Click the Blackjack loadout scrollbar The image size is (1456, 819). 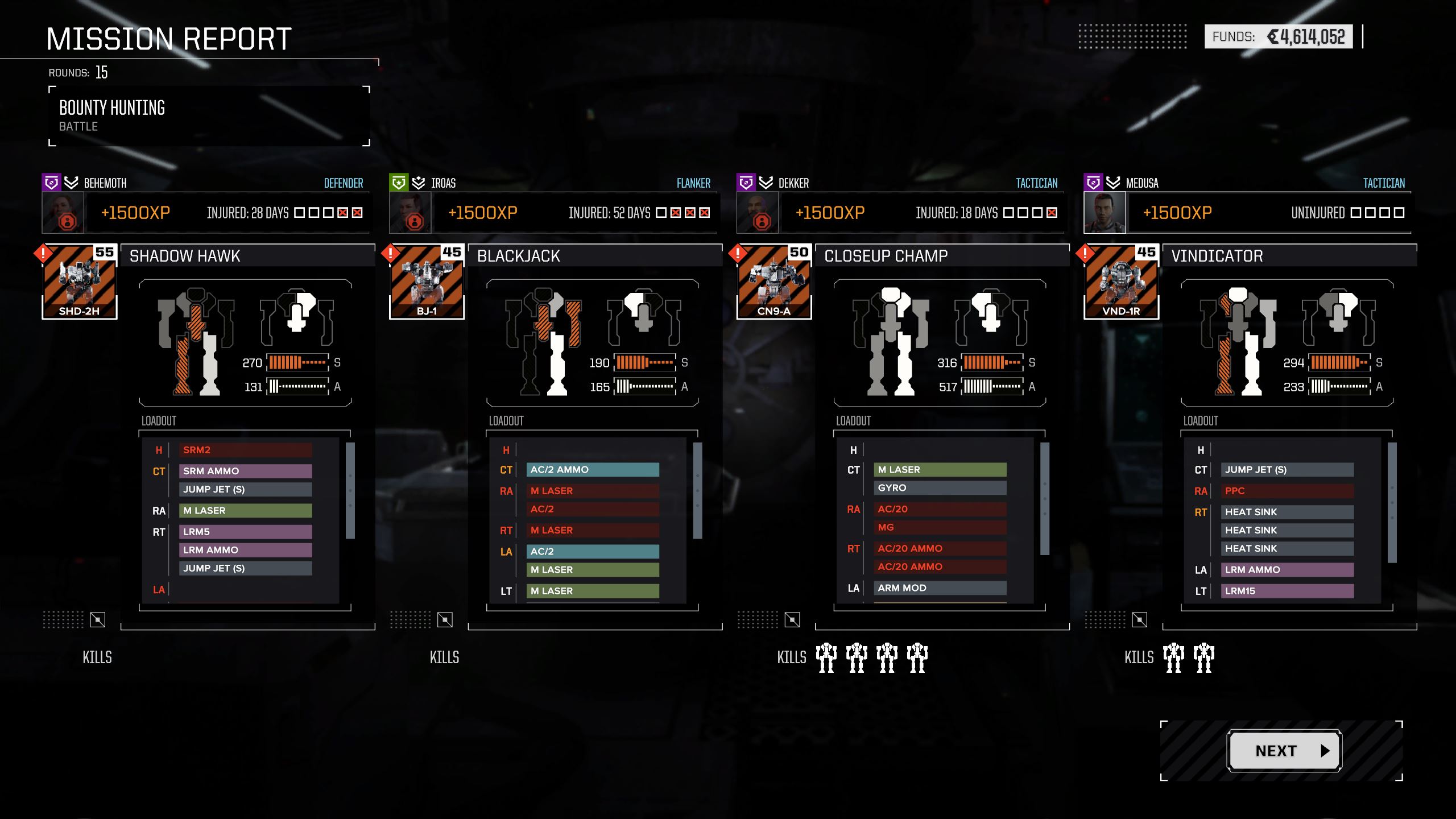click(698, 490)
